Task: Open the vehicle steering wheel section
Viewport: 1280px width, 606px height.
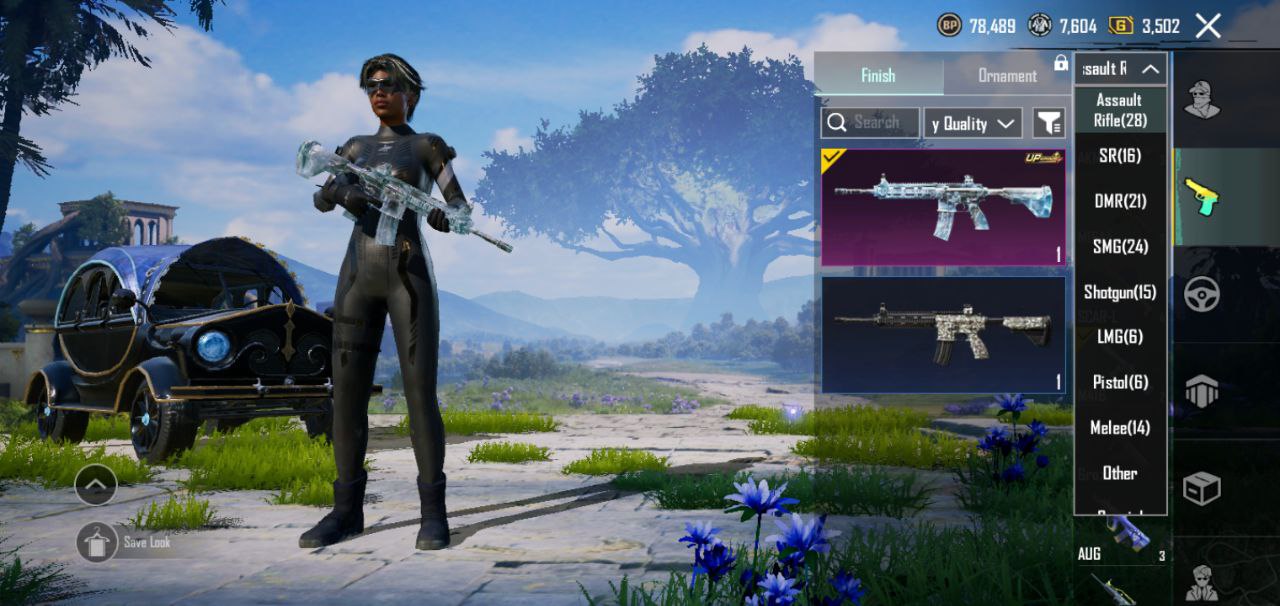Action: (1201, 294)
